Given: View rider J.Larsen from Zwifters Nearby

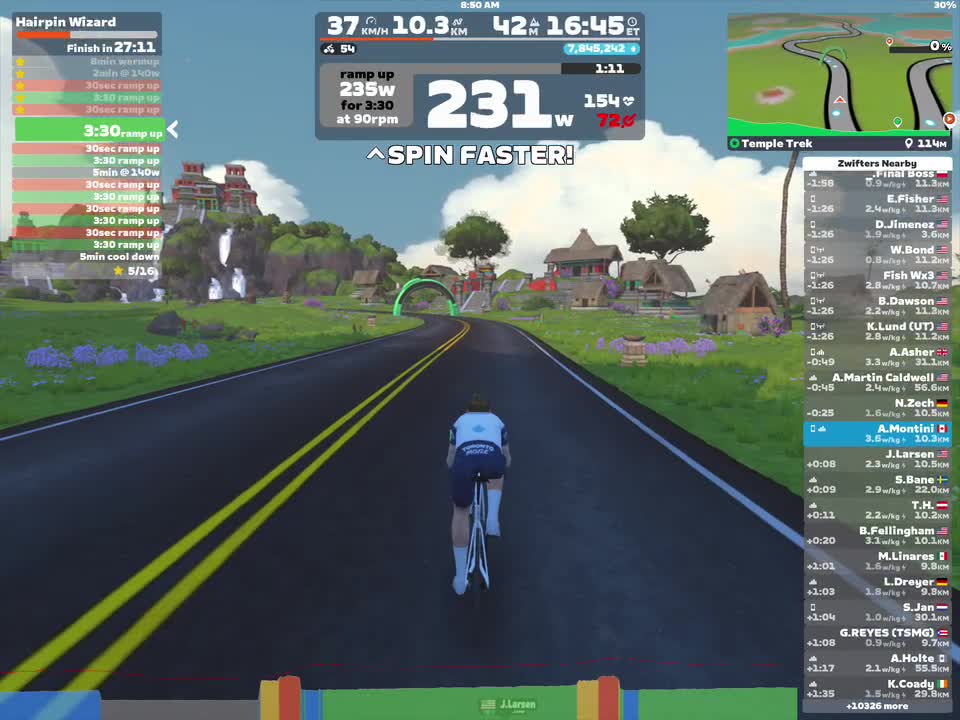Looking at the screenshot, I should 877,459.
